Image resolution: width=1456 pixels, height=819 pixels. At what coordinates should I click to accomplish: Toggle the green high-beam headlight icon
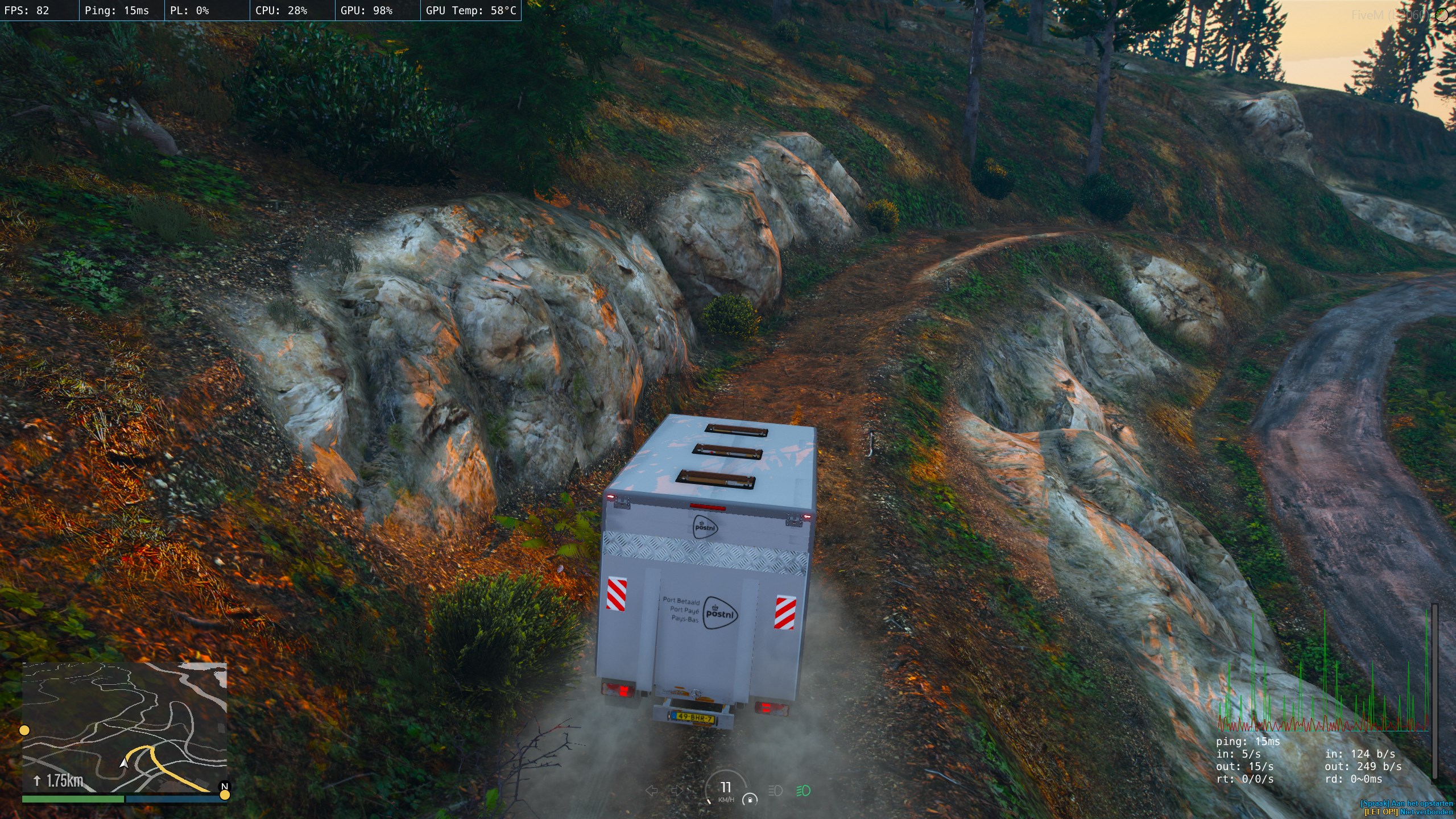click(x=803, y=791)
